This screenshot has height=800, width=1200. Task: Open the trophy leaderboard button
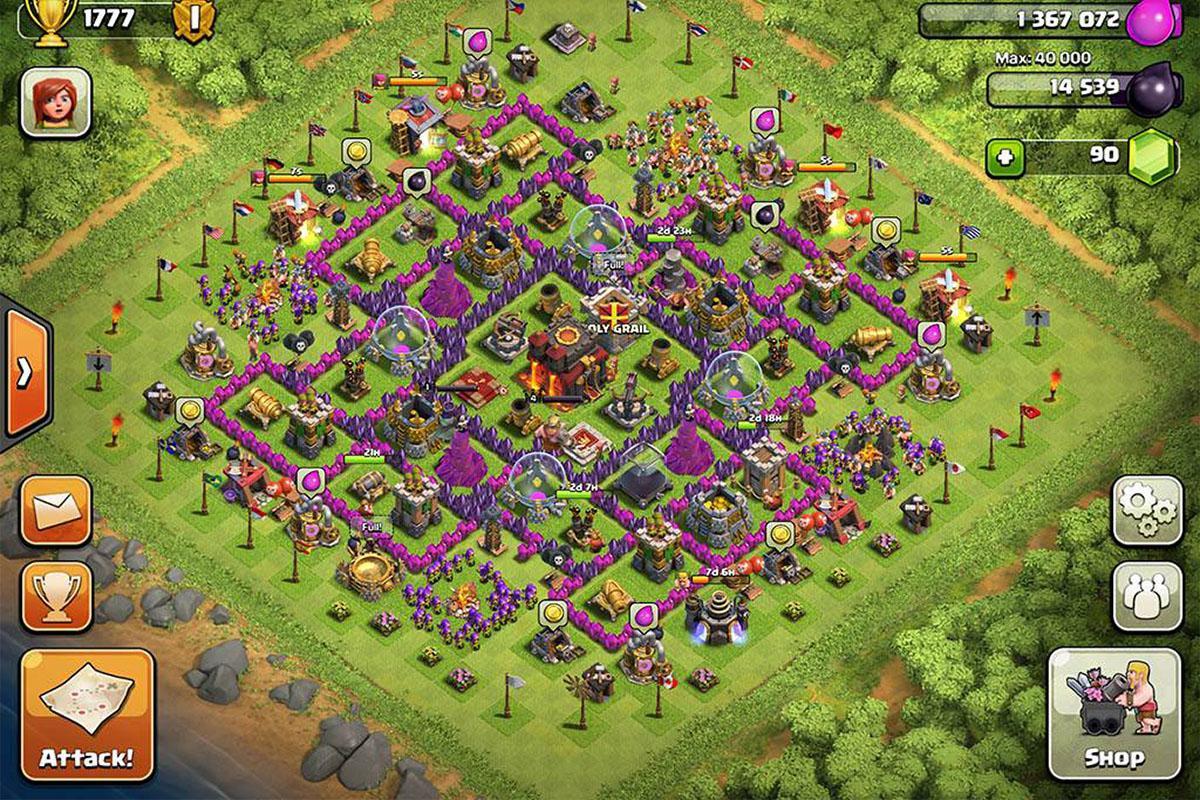56,597
